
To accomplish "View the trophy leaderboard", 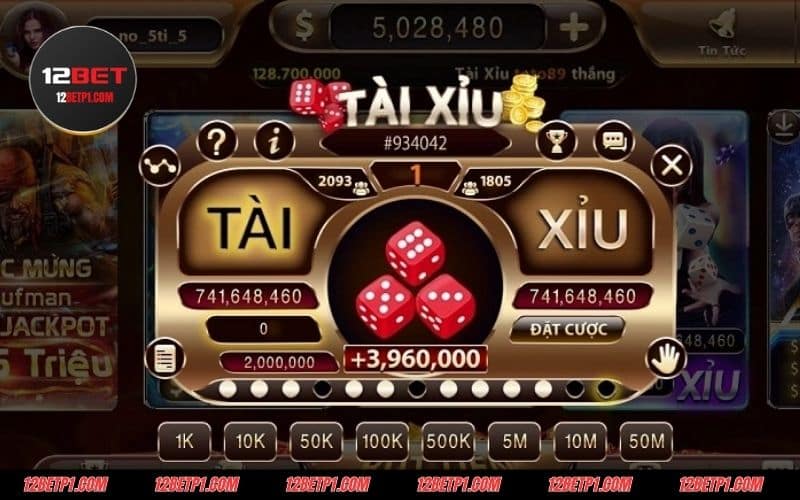I will click(x=555, y=141).
